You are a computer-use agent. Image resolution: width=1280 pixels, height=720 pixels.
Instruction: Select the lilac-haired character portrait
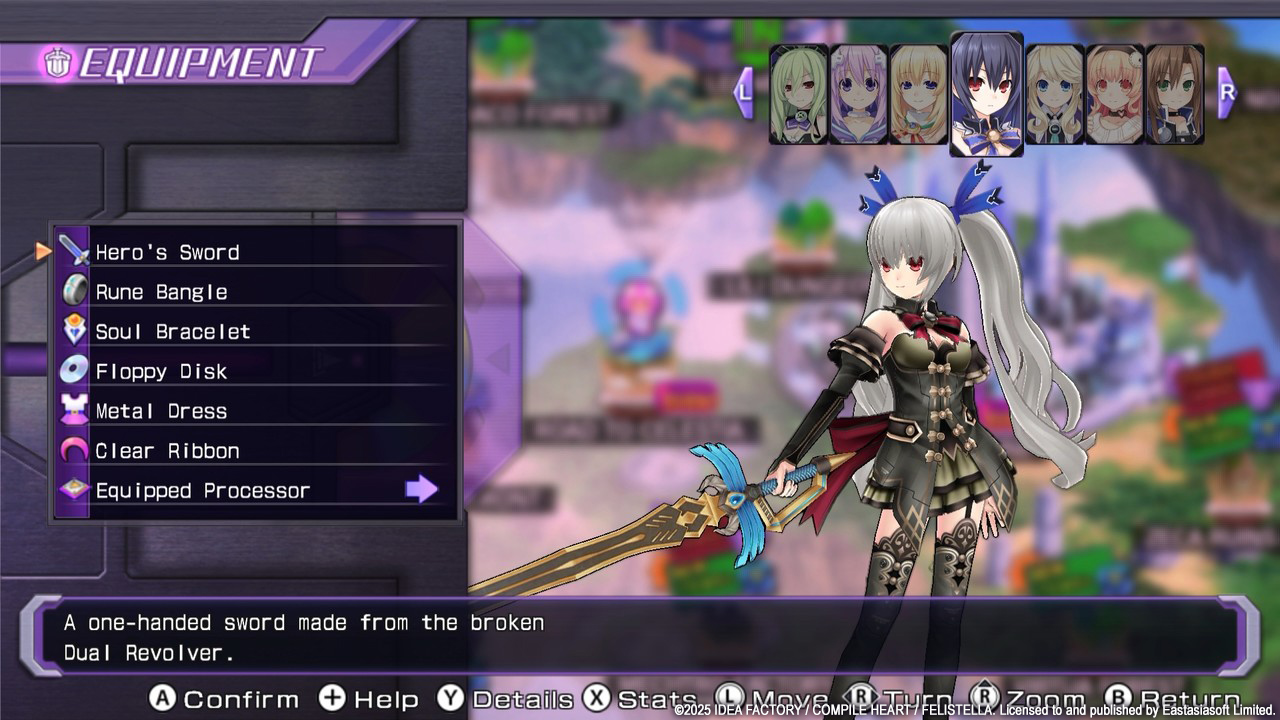(858, 94)
